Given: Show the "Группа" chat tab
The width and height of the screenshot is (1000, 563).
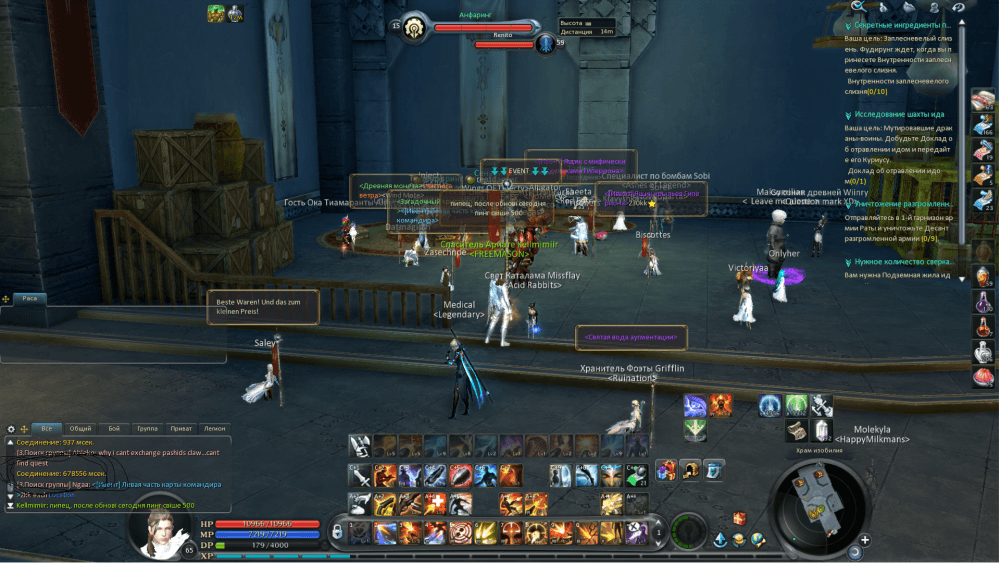Looking at the screenshot, I should tap(148, 428).
